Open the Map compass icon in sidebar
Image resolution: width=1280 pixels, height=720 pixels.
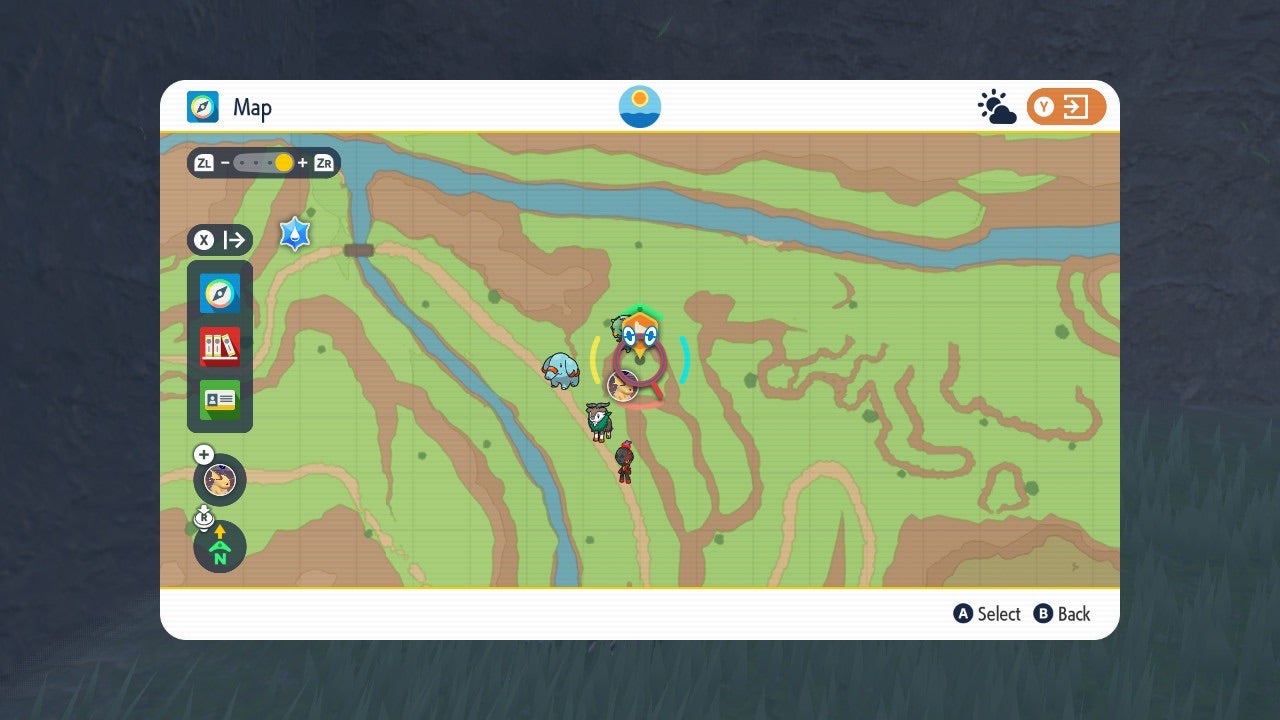[x=219, y=293]
